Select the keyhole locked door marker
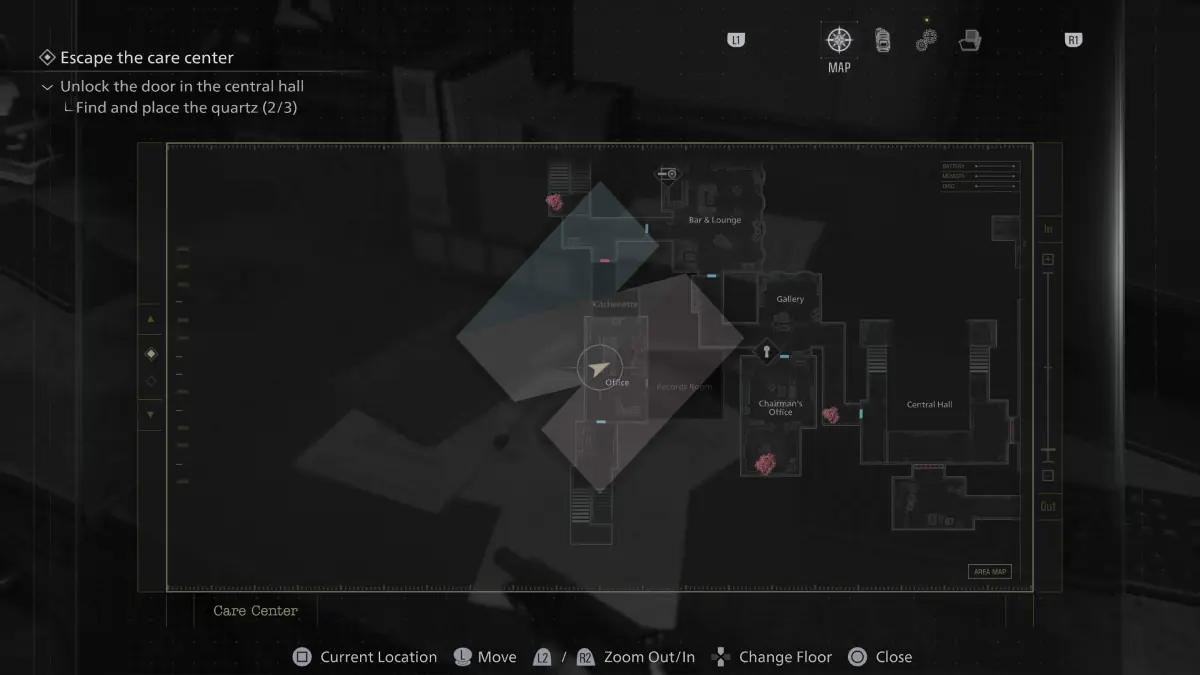The height and width of the screenshot is (675, 1200). pos(767,351)
